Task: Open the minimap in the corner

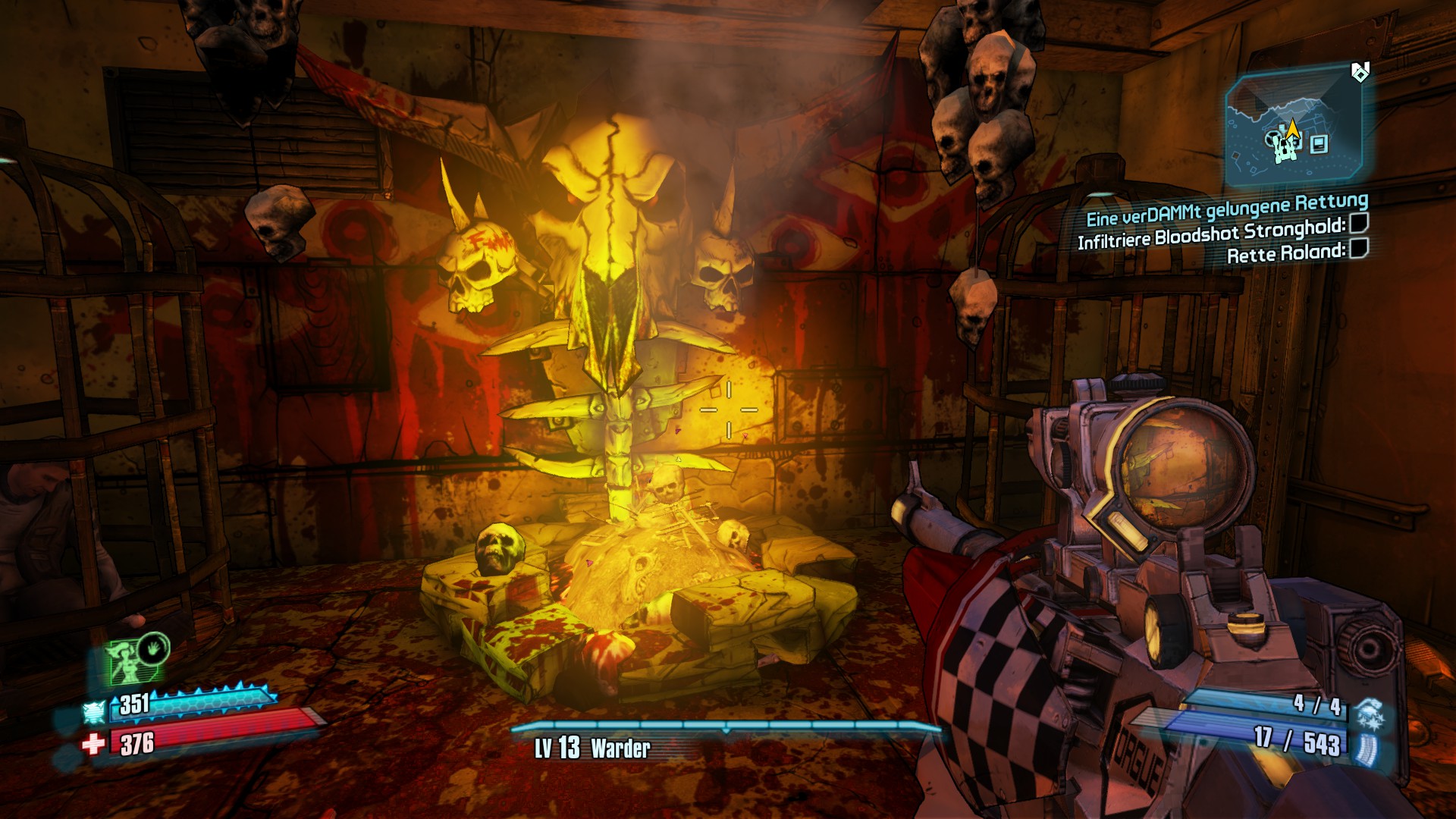Action: click(1292, 129)
